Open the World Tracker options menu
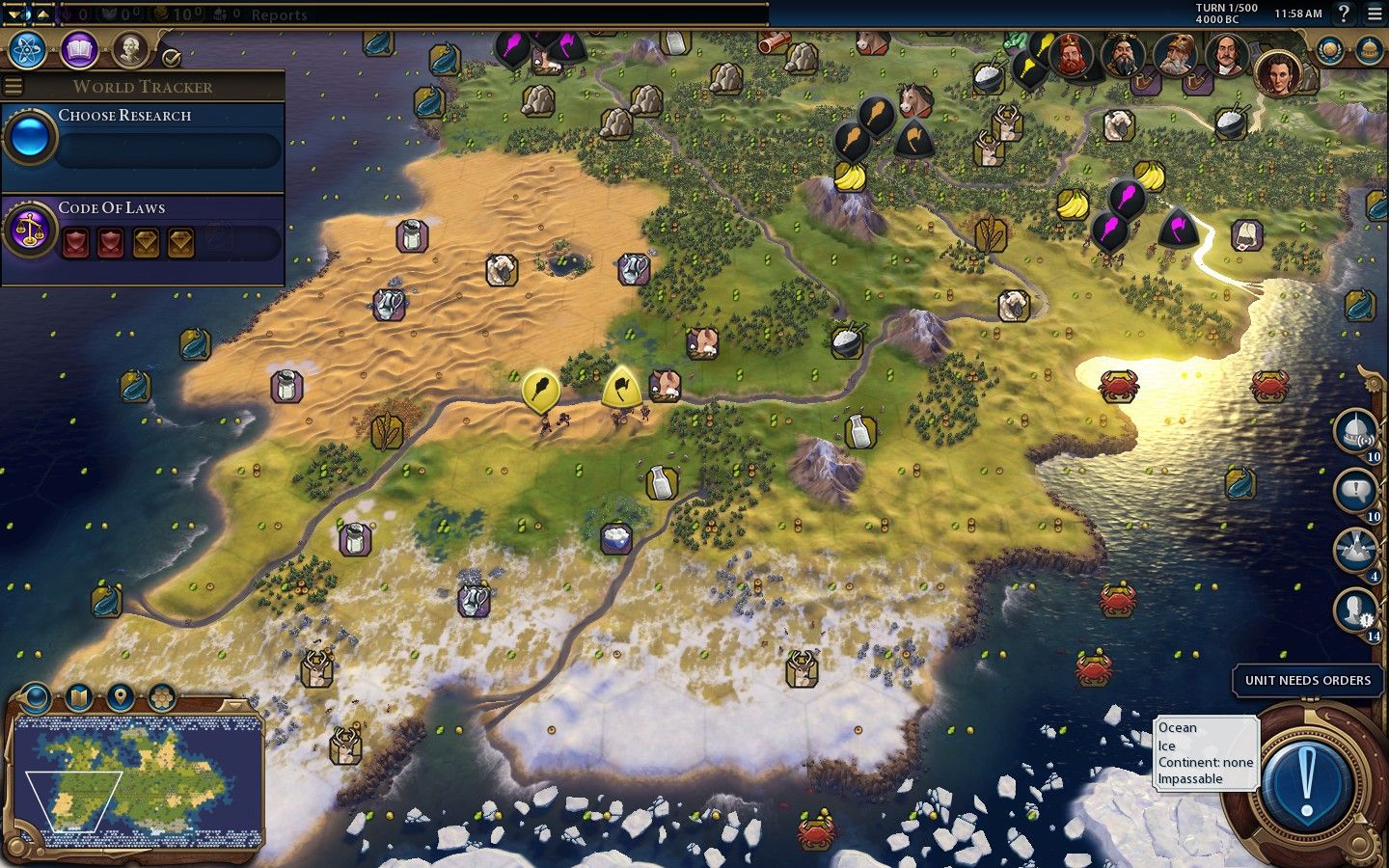Screen dimensions: 1389x868 14,86
